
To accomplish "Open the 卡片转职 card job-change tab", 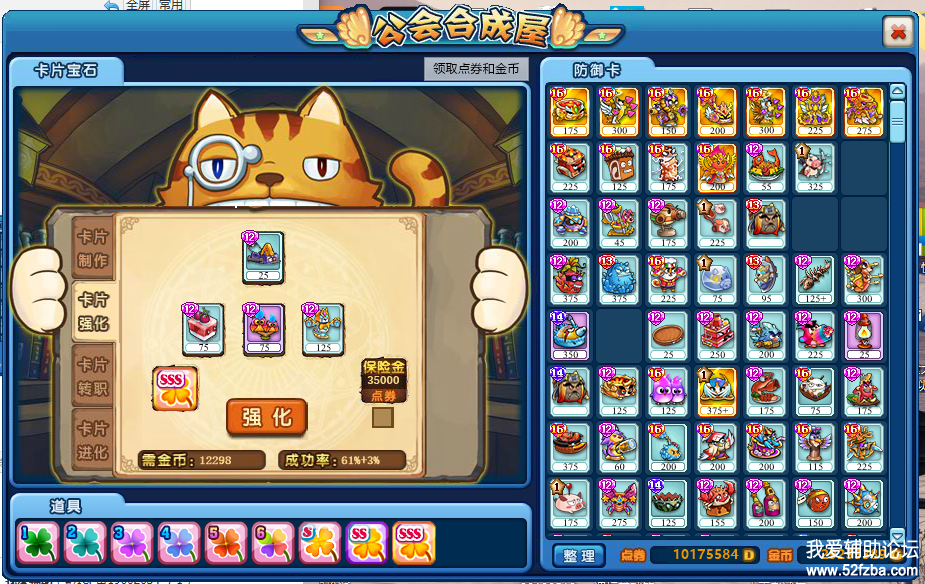I will [93, 375].
